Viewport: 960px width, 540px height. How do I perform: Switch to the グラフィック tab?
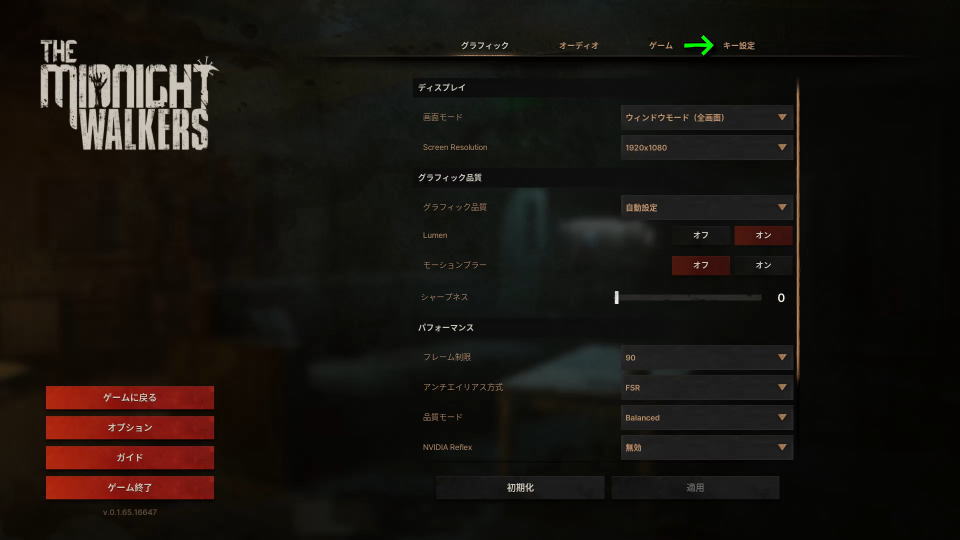click(485, 46)
